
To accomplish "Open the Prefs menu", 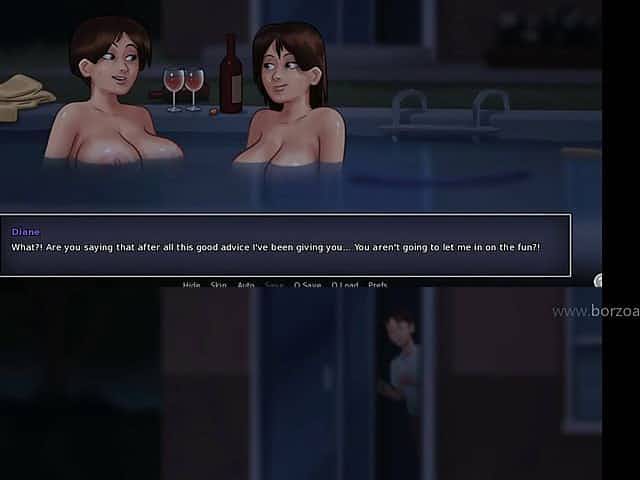I will point(377,285).
